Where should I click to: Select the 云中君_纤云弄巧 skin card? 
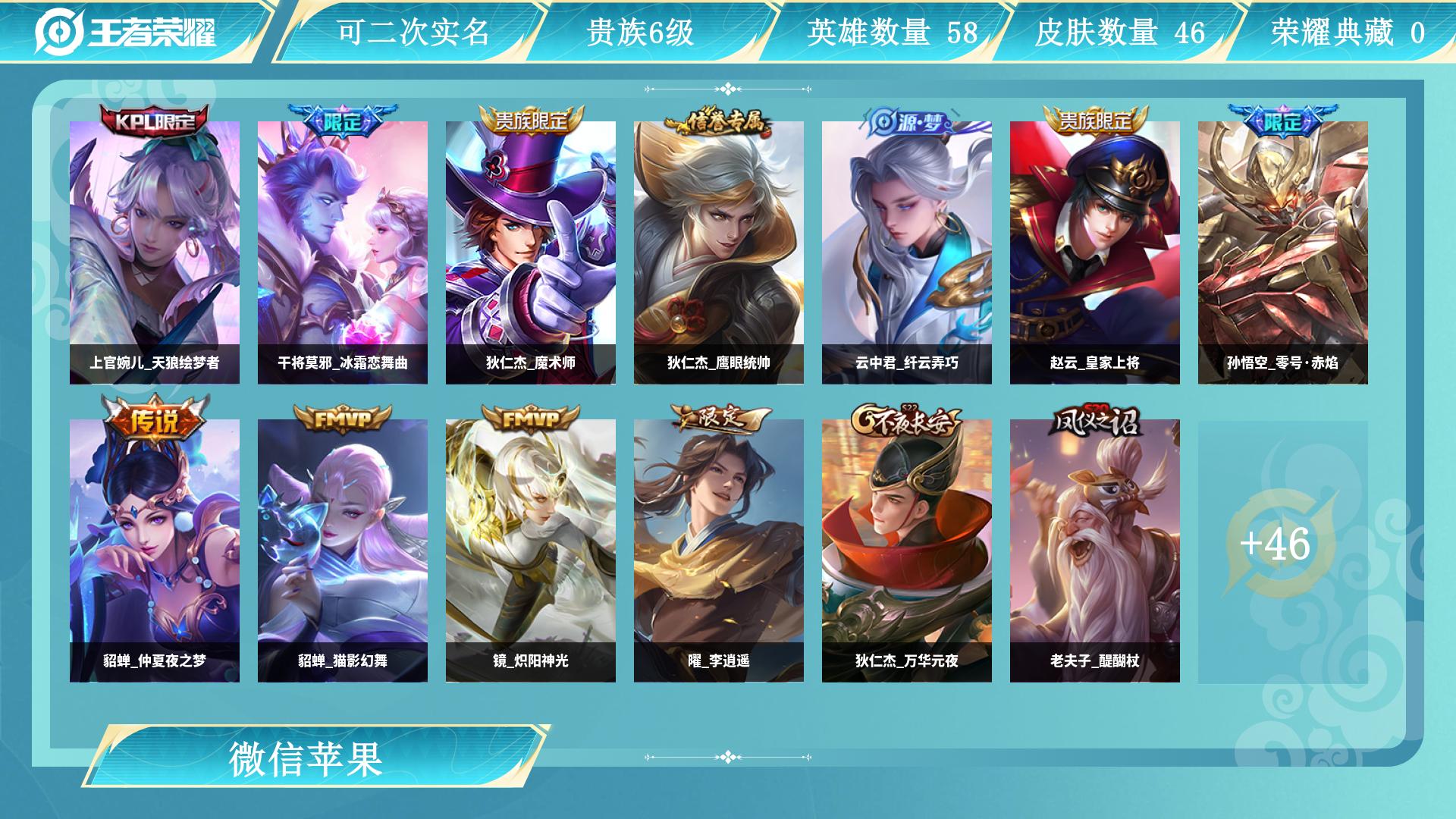click(907, 252)
